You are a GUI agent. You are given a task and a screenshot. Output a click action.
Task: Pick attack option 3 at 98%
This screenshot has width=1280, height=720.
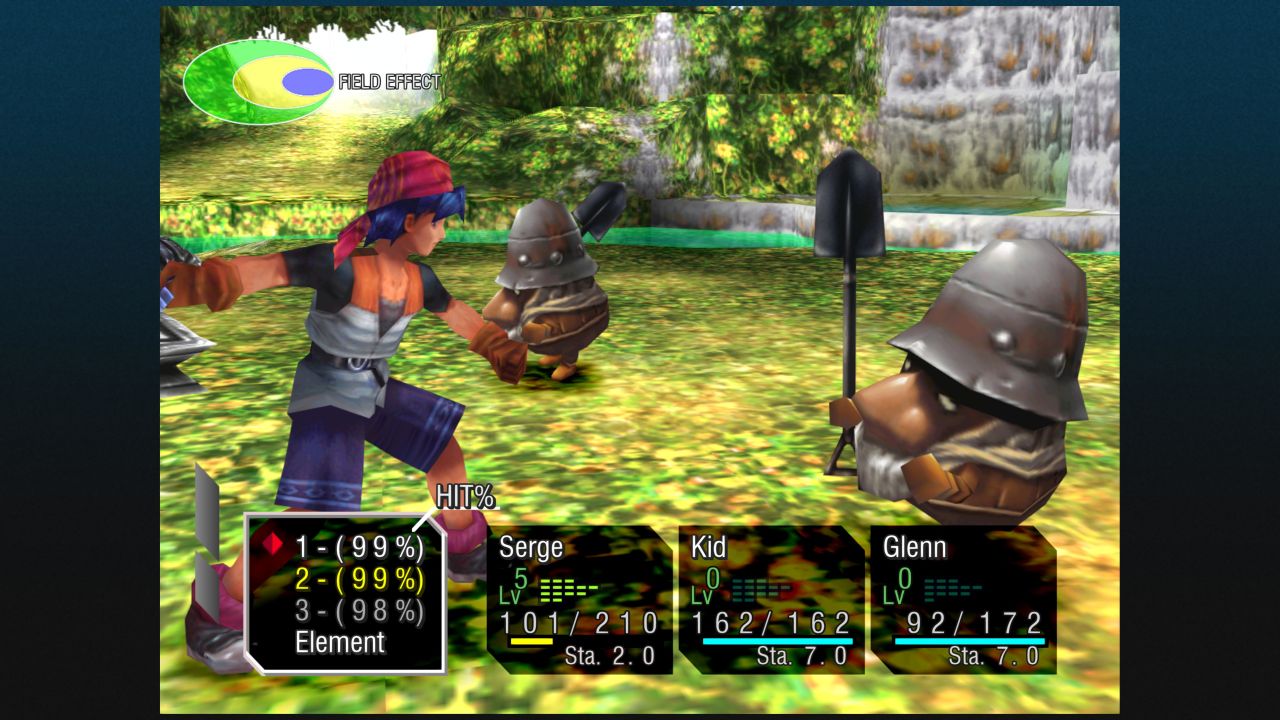point(359,611)
